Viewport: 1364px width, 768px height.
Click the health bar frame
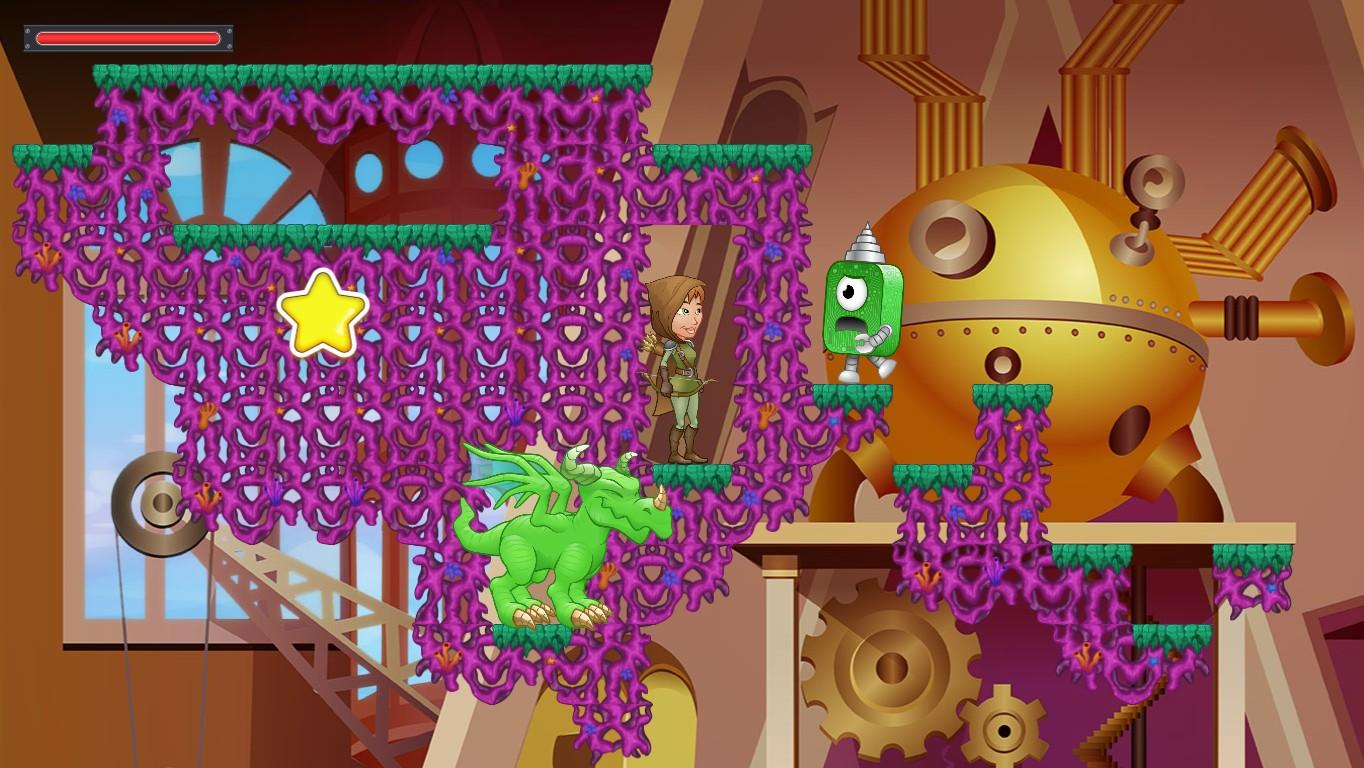pos(130,38)
